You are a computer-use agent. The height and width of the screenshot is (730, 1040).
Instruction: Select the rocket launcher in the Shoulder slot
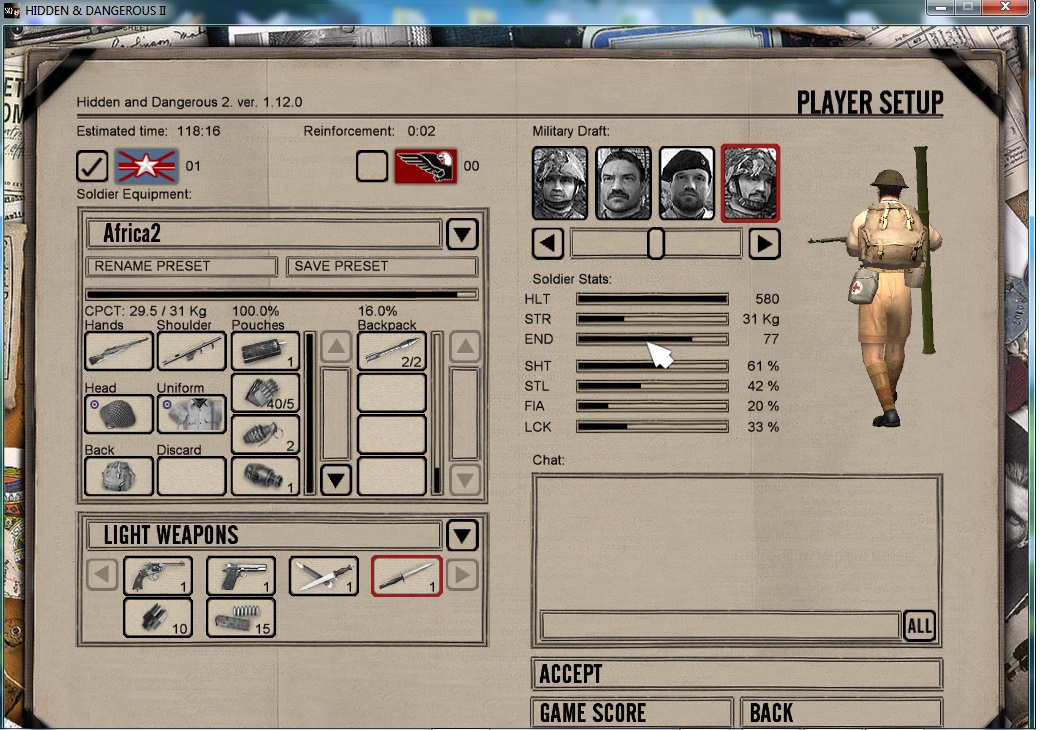click(x=191, y=351)
